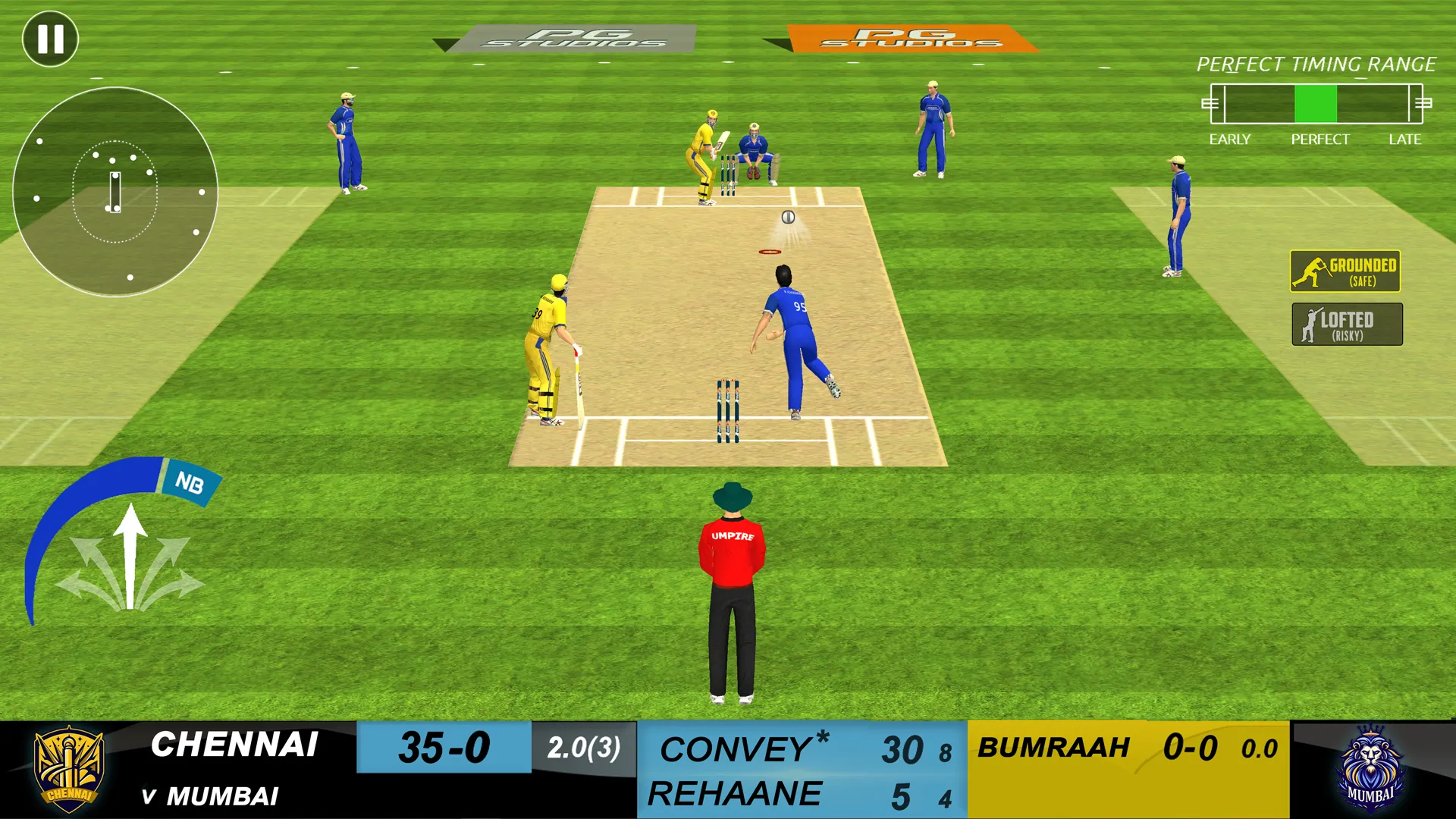Toggle between GROUNDED and LOFTED shot modes
Viewport: 1456px width, 819px height.
click(1345, 297)
